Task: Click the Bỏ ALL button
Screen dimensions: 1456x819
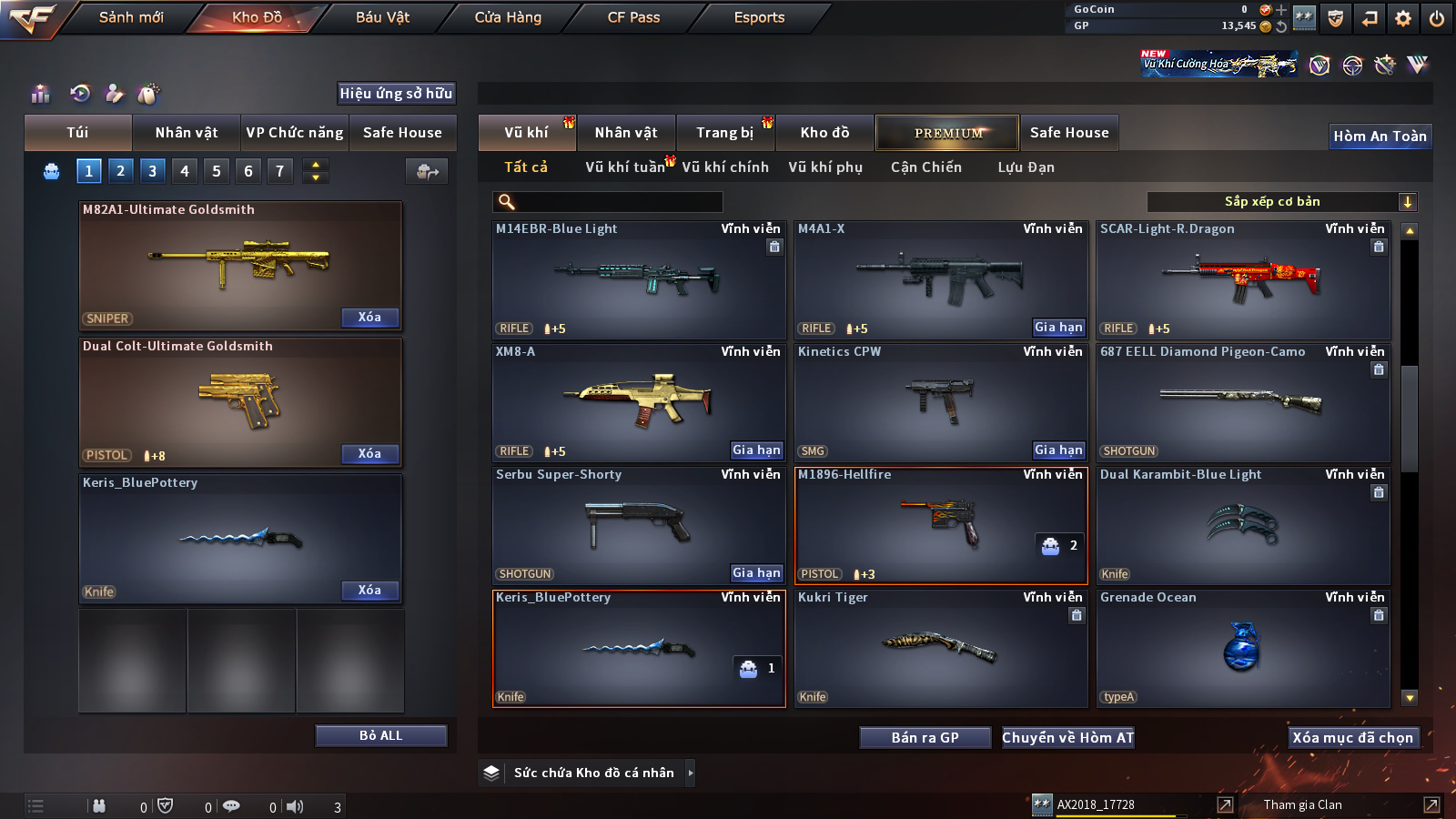Action: [380, 735]
